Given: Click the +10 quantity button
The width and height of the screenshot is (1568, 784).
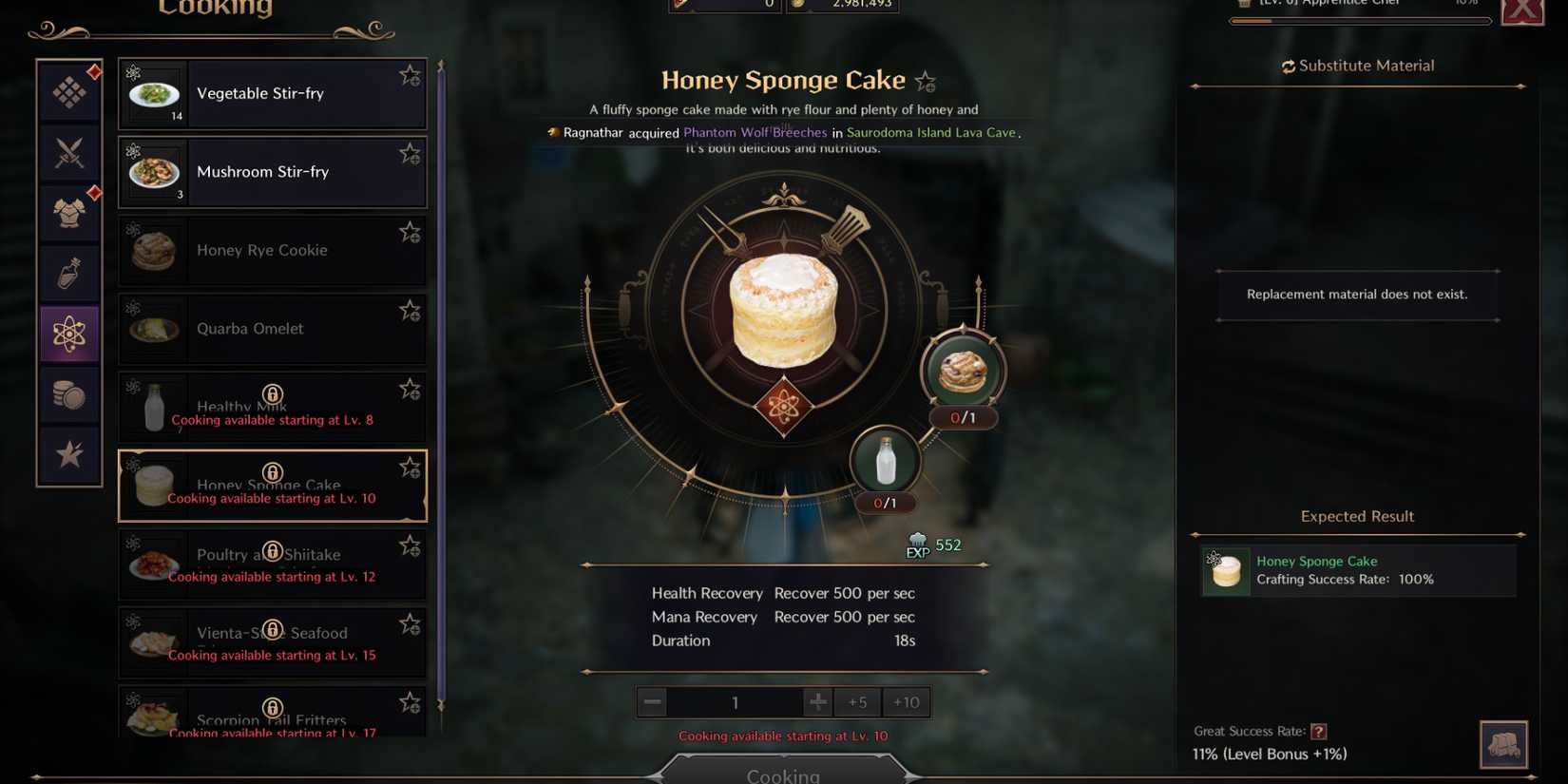Looking at the screenshot, I should (x=906, y=701).
